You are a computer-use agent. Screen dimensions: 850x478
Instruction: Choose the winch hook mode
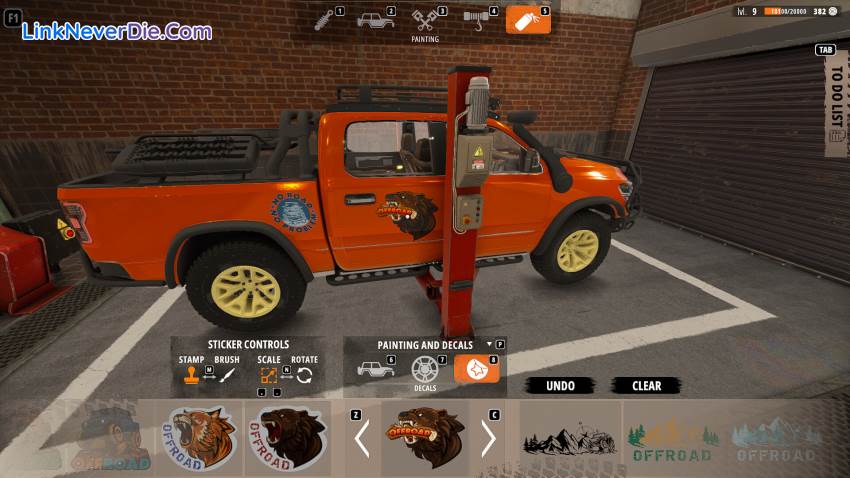(x=477, y=19)
